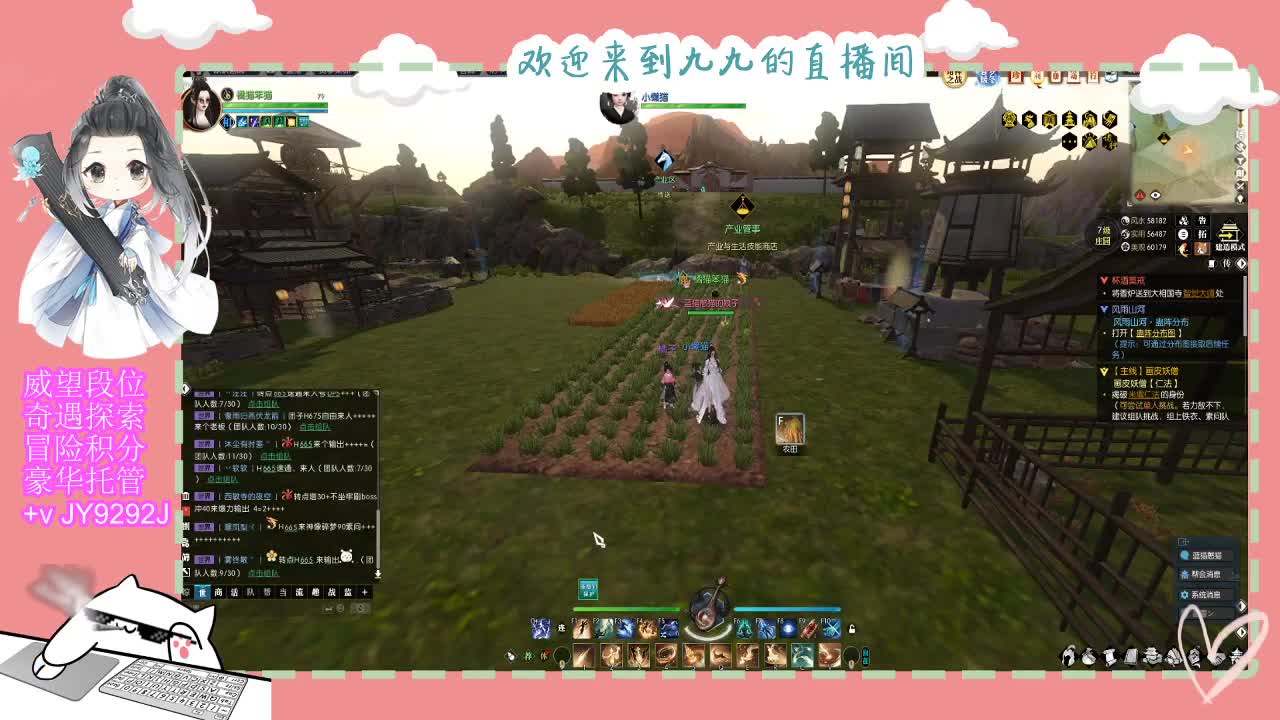Click the + to add a new chat tab
The height and width of the screenshot is (720, 1280).
click(x=363, y=591)
